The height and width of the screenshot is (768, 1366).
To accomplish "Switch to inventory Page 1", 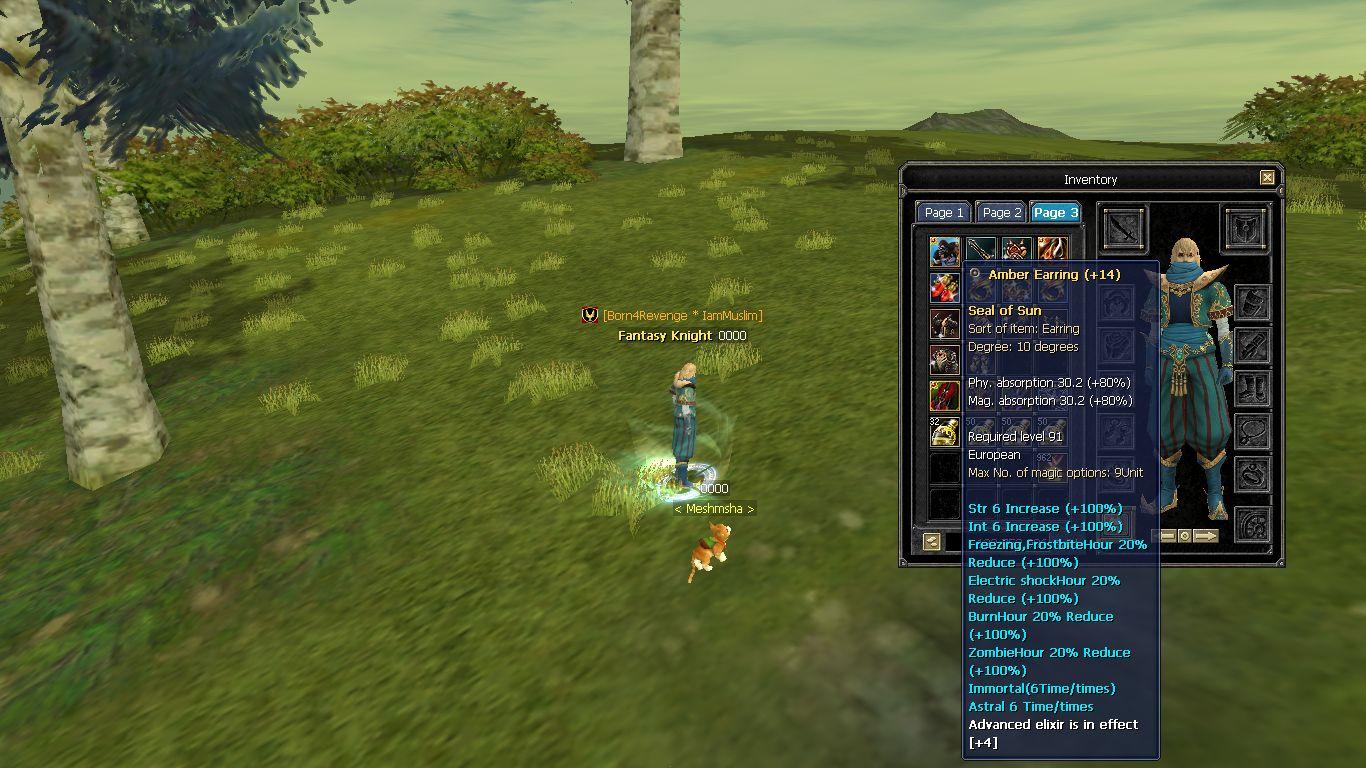I will [x=944, y=212].
